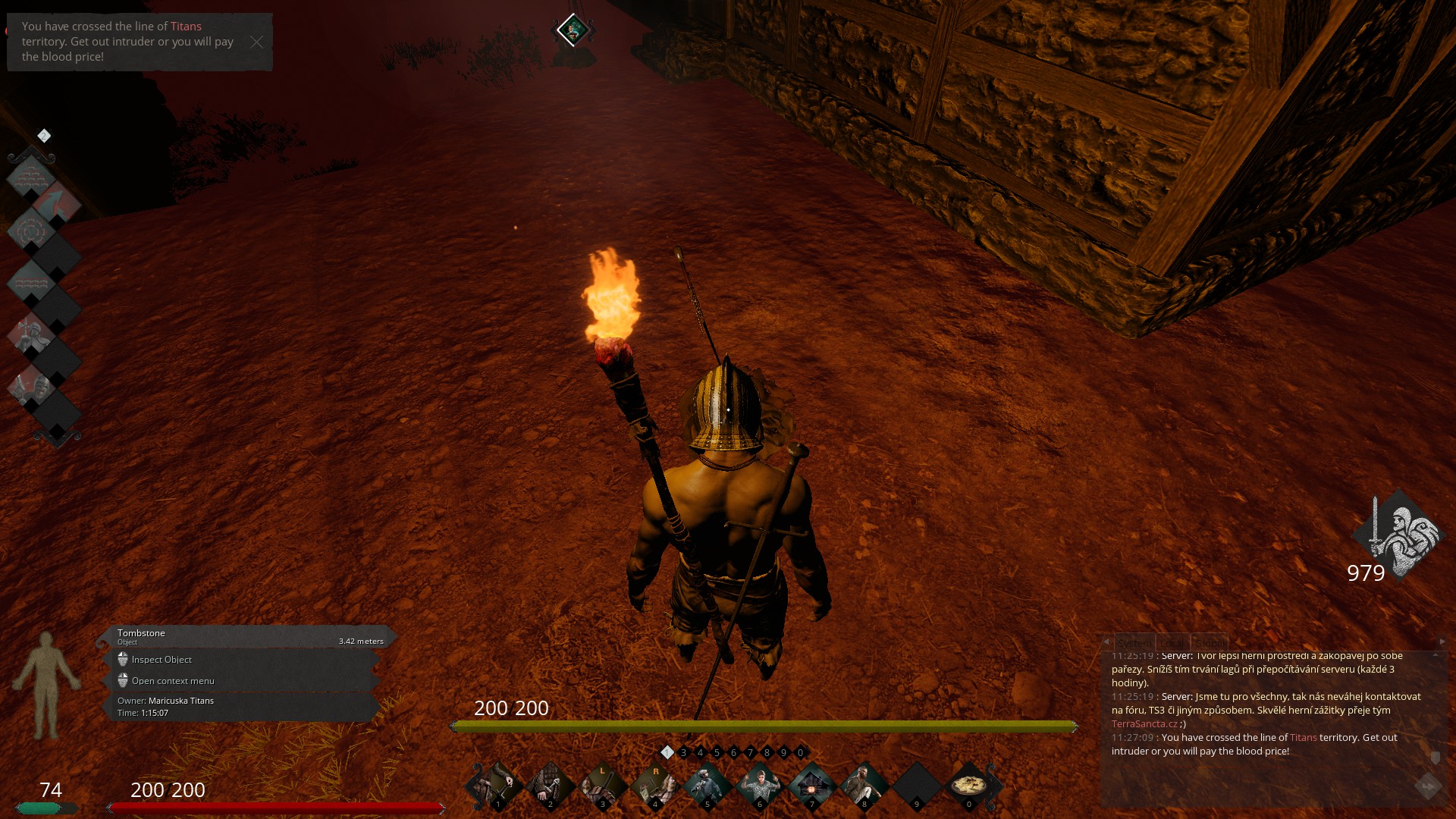Choose Inspect Object for the Tombstone

(x=162, y=660)
